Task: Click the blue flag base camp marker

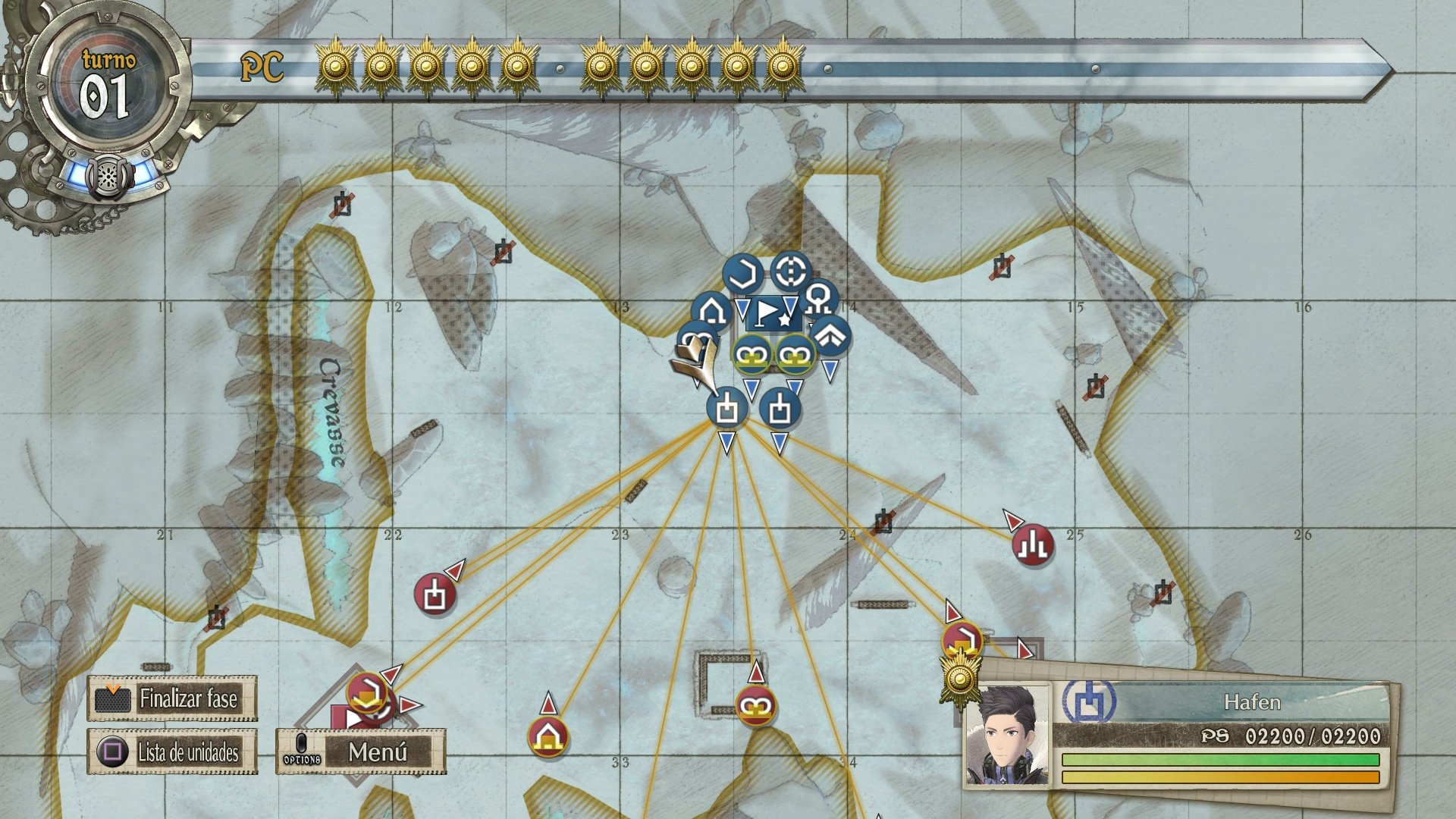Action: point(768,311)
